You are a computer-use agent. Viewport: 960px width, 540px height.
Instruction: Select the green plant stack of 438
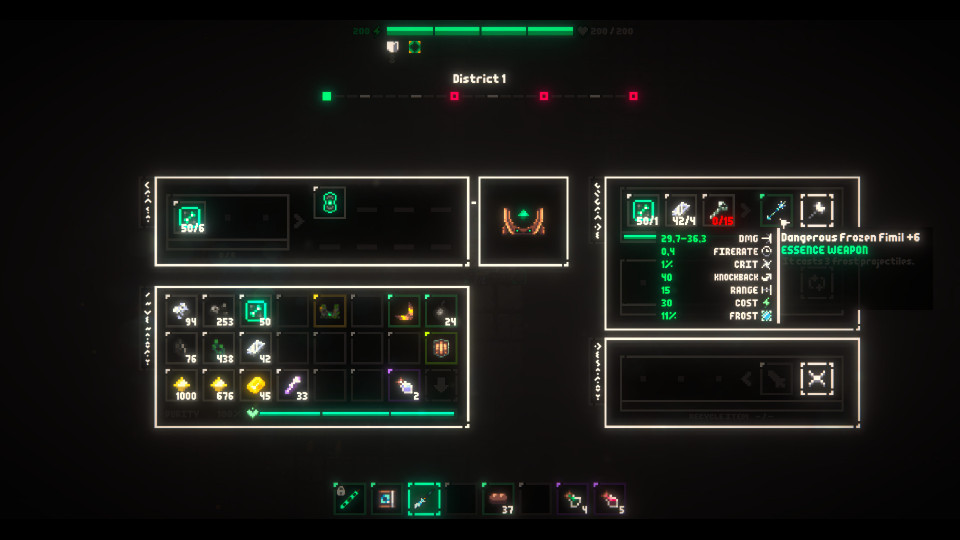220,348
